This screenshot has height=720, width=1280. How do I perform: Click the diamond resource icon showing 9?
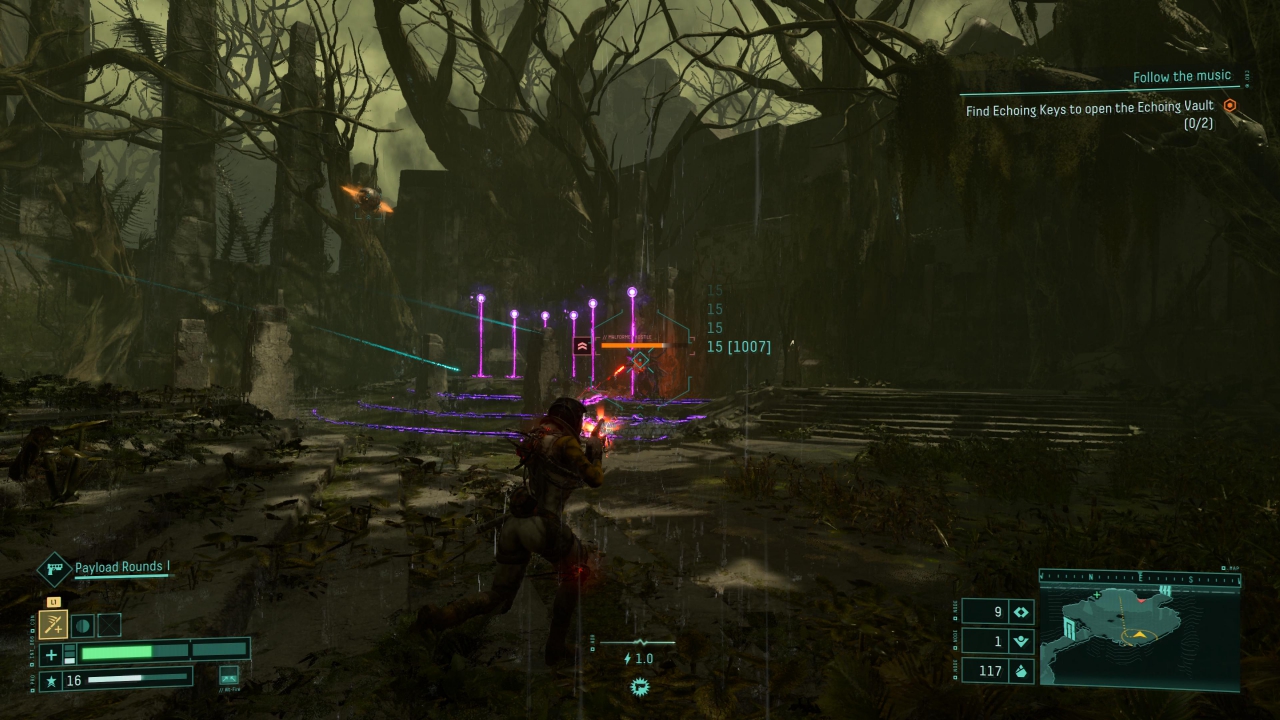point(1021,611)
